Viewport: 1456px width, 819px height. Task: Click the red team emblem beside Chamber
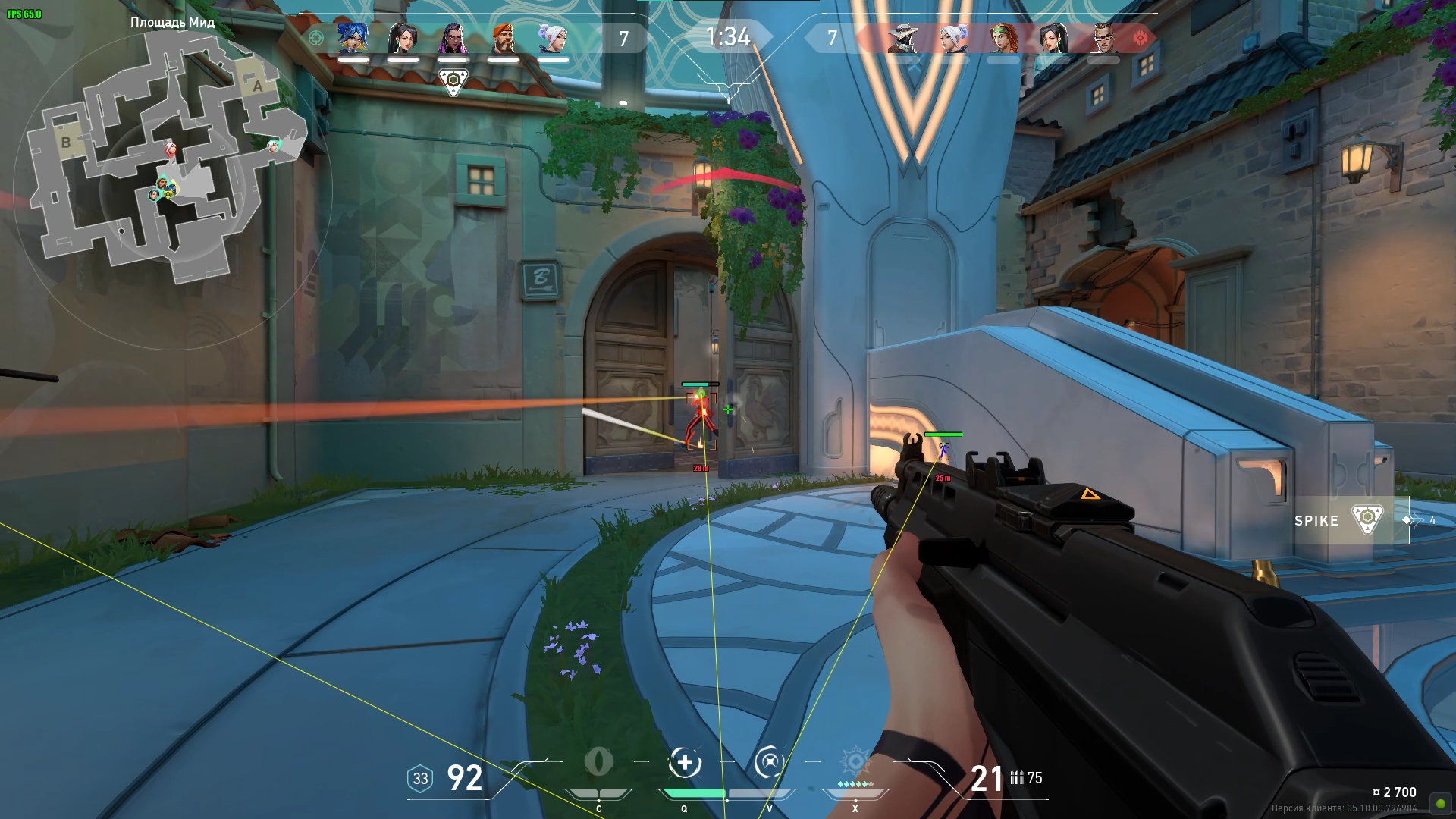(1140, 38)
